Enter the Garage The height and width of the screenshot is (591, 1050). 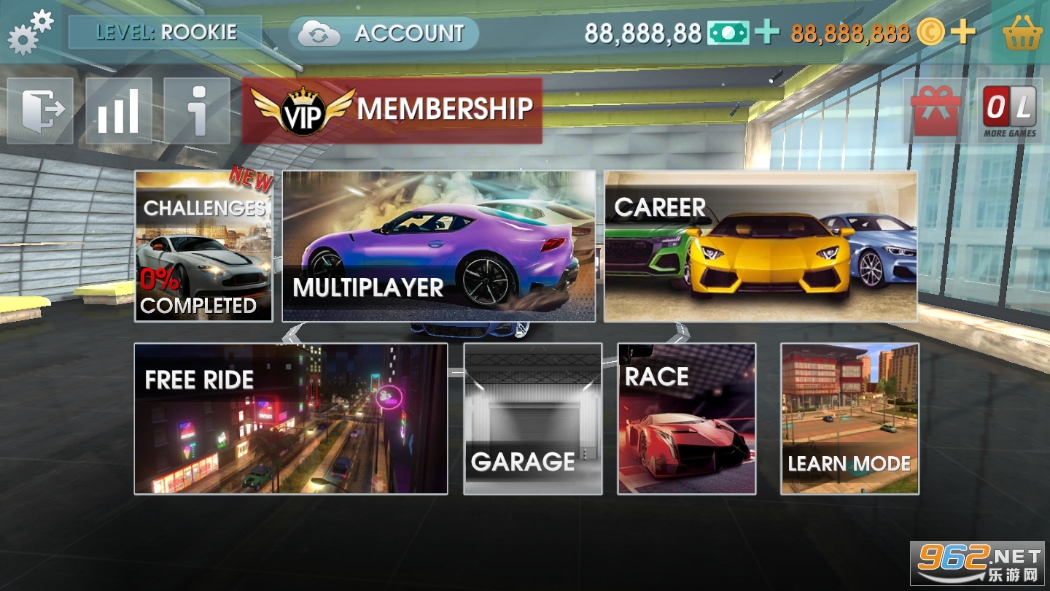[533, 418]
